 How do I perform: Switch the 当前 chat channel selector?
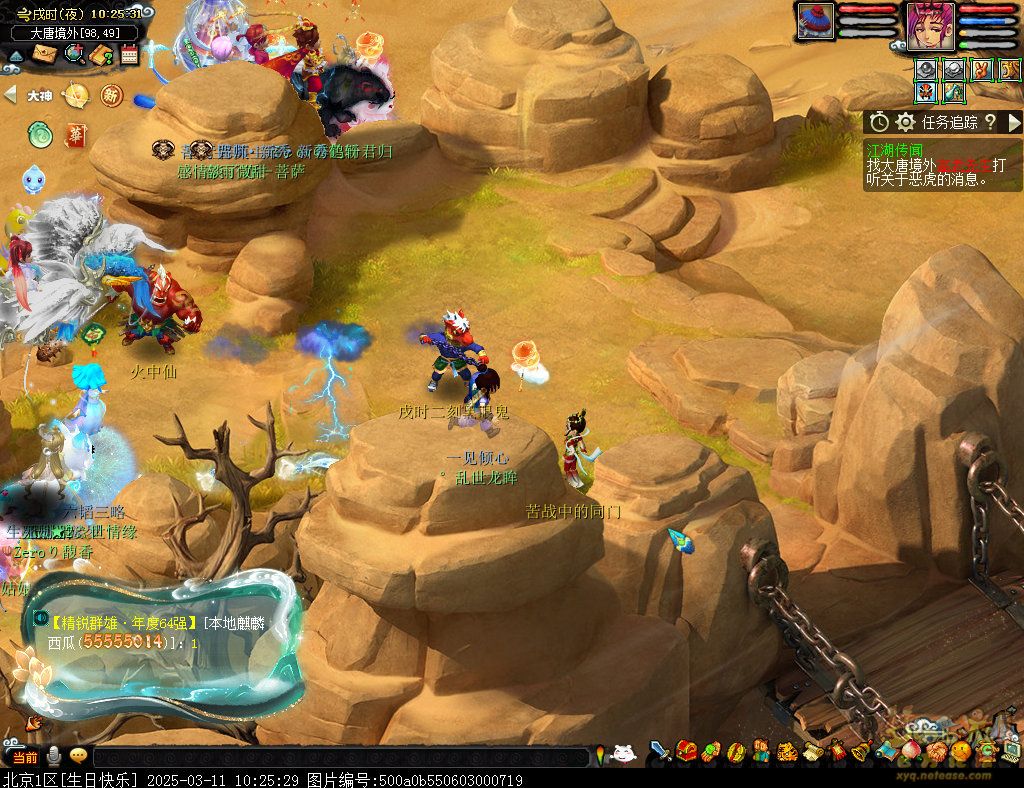pyautogui.click(x=24, y=757)
